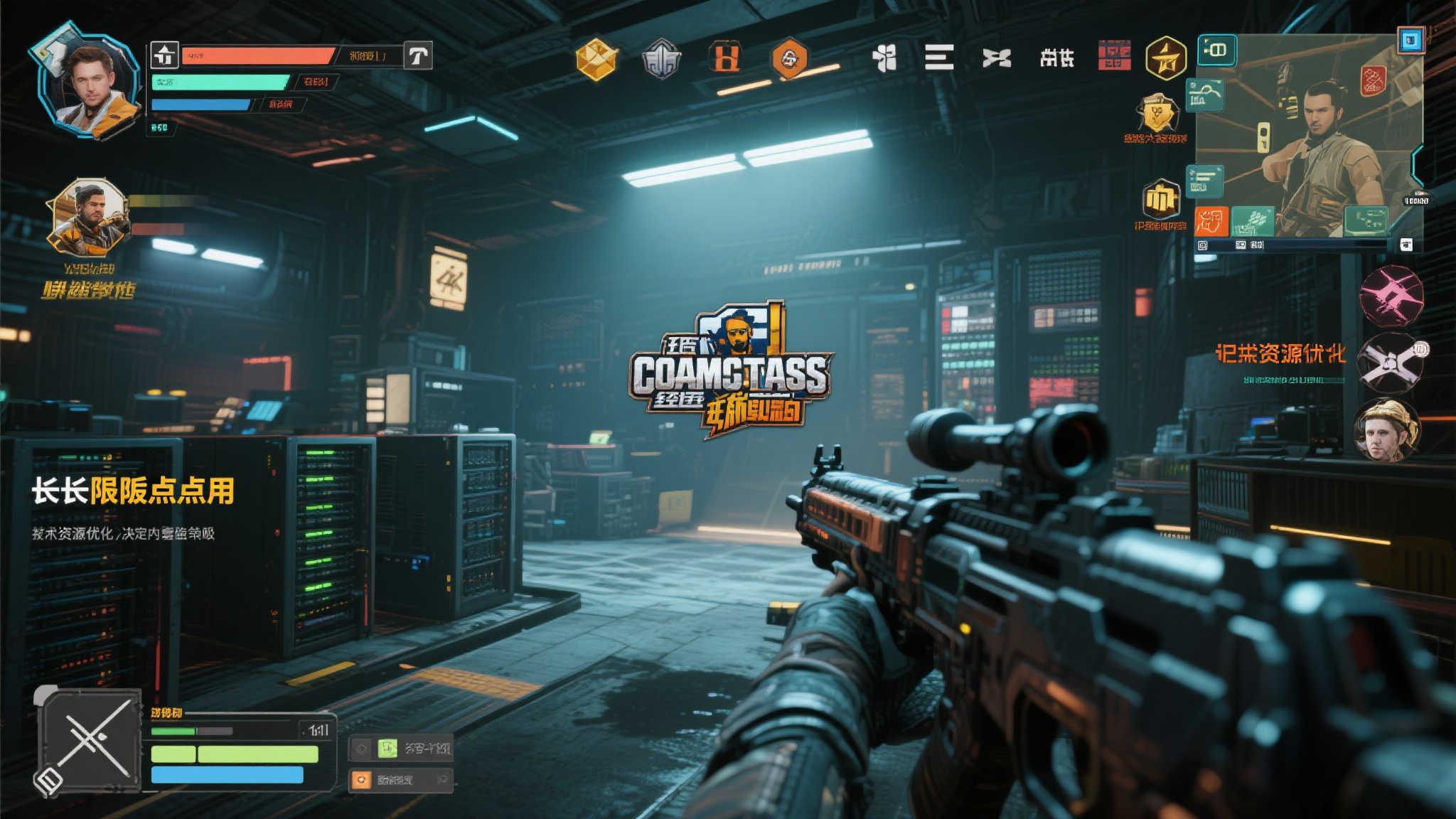Select the crossed swords weapon slot
Screen dimensions: 1456x819
[91, 741]
